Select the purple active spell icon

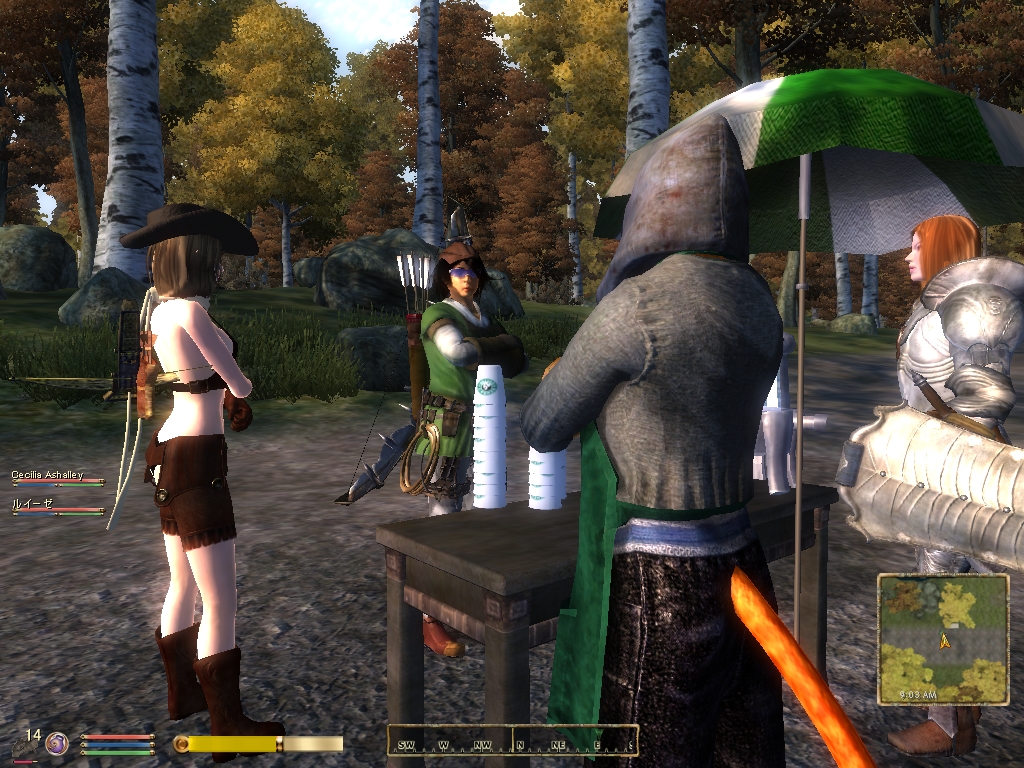(x=57, y=743)
